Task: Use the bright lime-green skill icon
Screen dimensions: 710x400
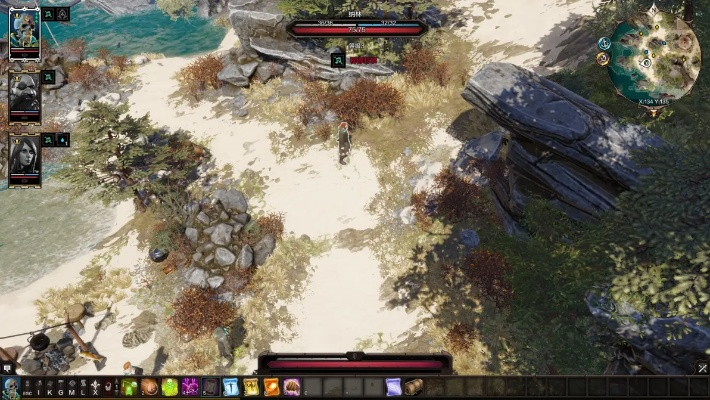Action: pyautogui.click(x=170, y=387)
